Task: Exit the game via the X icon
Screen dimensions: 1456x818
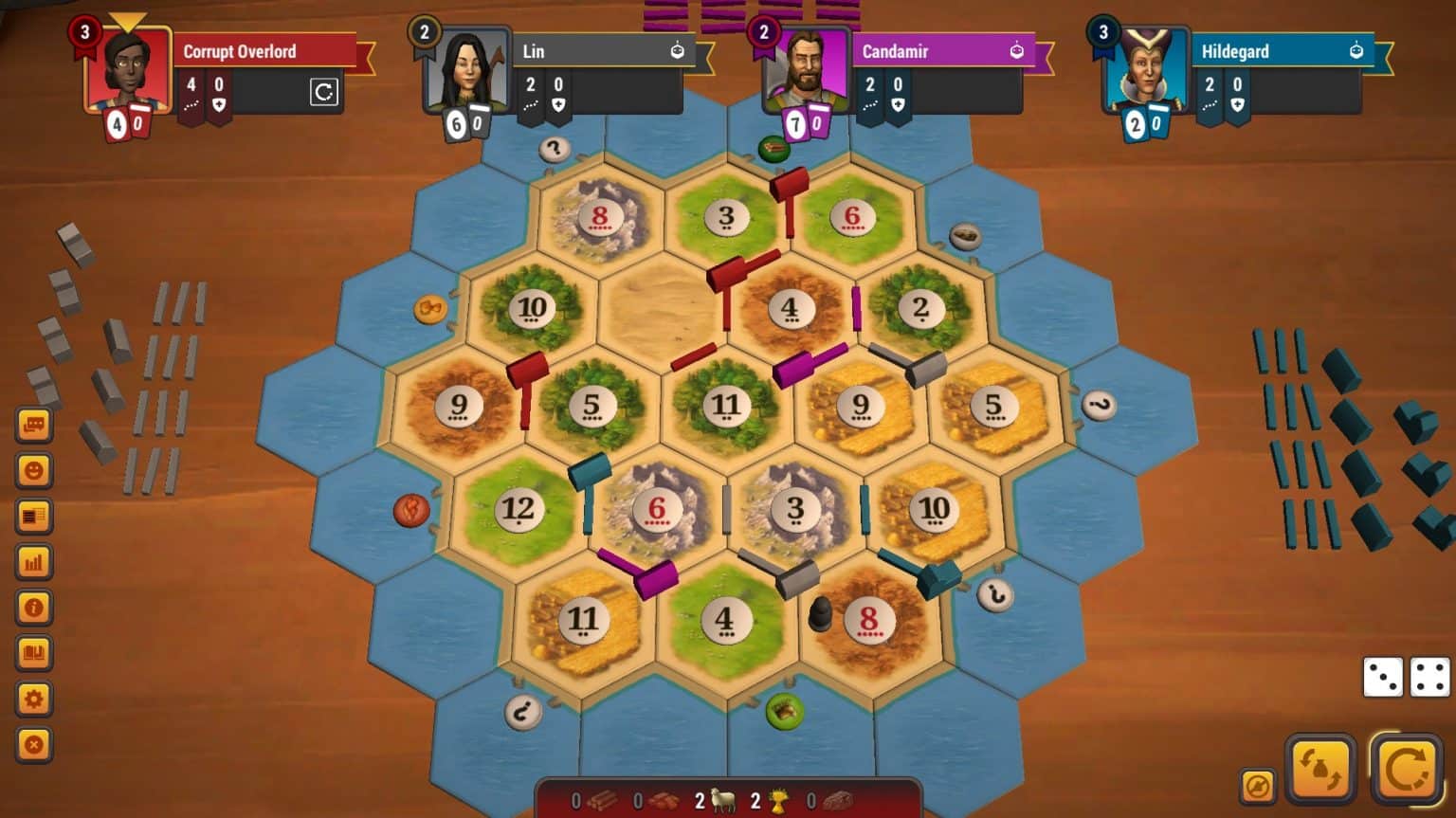Action: (x=34, y=745)
